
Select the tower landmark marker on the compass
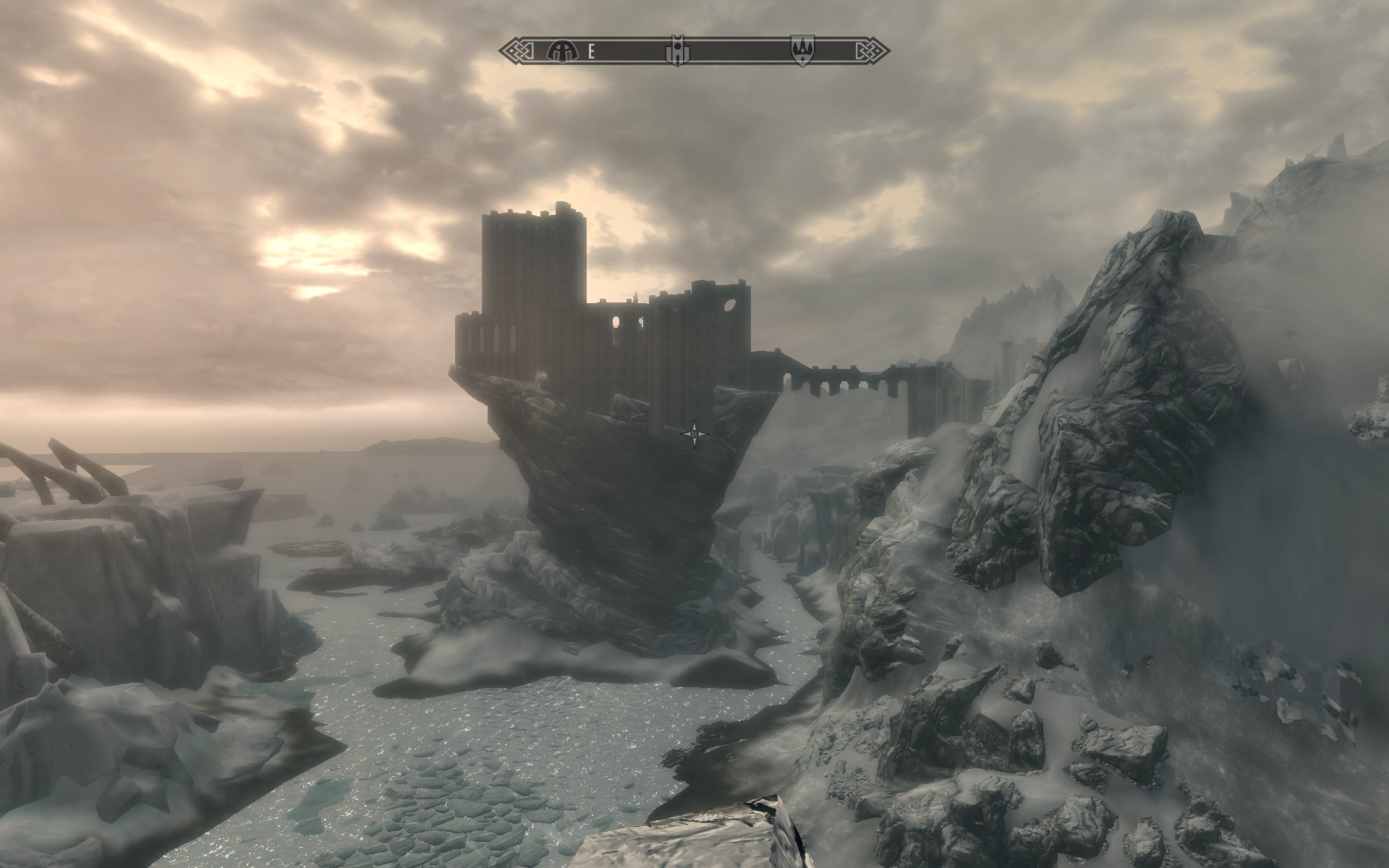pos(675,51)
